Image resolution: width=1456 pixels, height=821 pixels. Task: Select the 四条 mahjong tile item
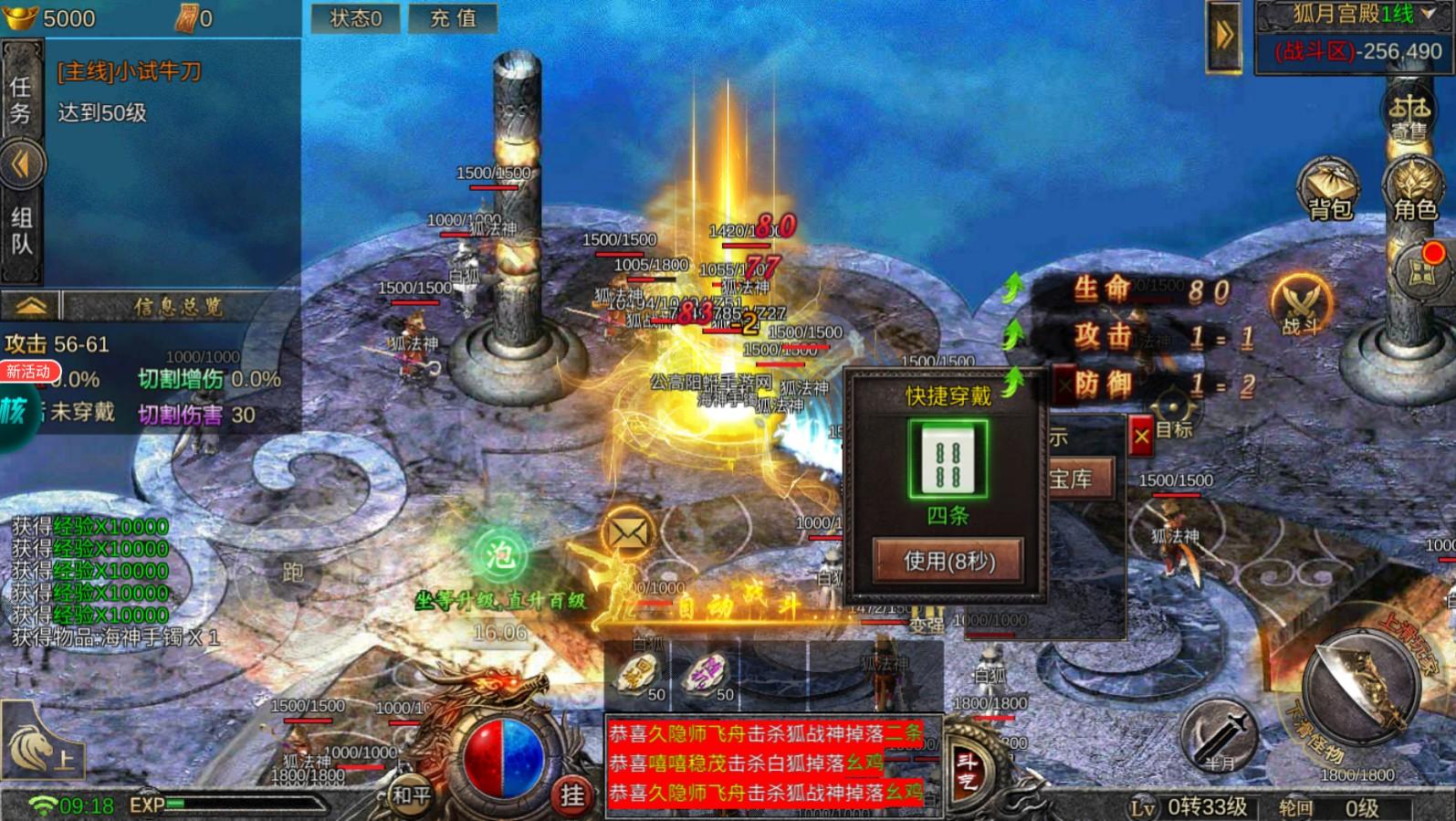[948, 459]
